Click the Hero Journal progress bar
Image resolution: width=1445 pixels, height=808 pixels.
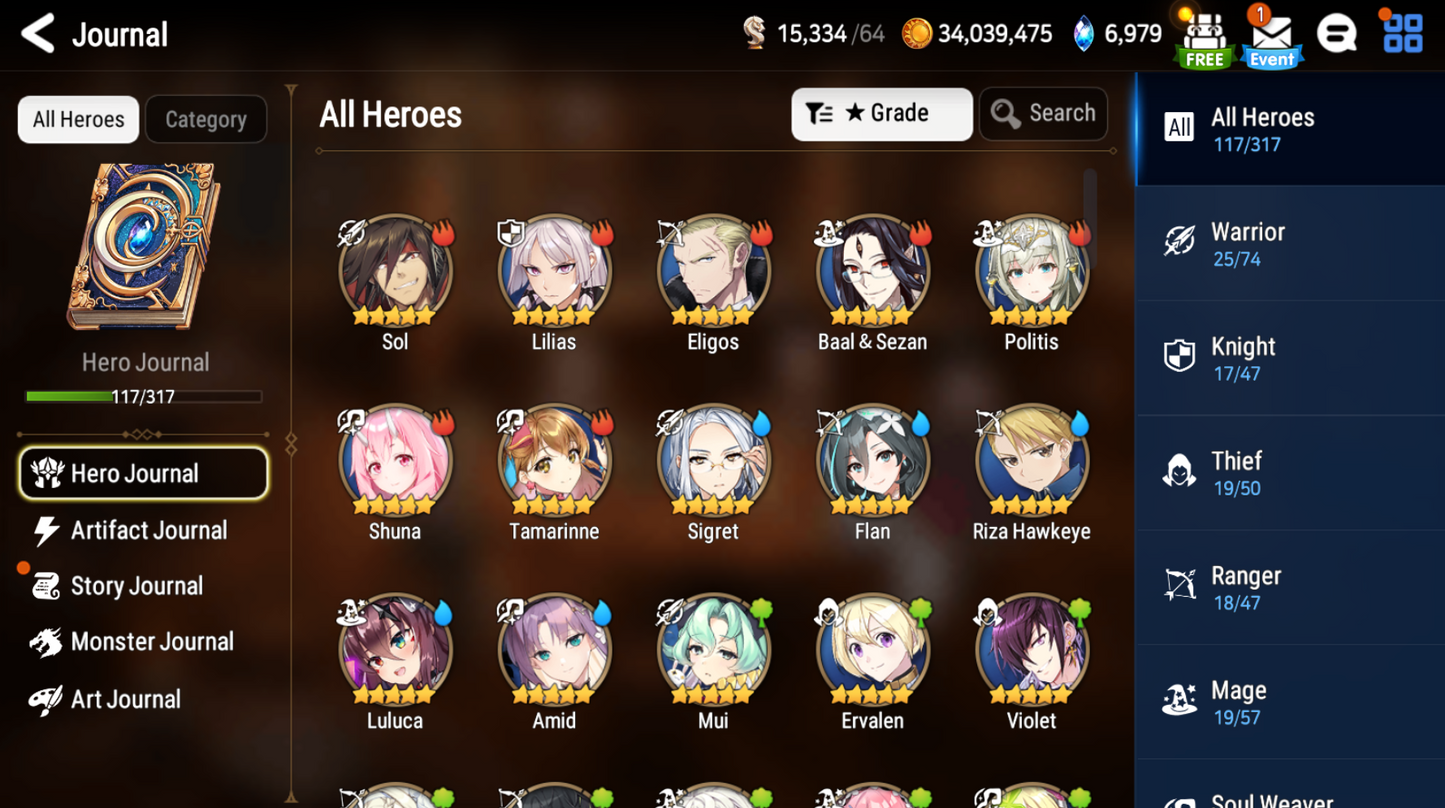coord(145,395)
